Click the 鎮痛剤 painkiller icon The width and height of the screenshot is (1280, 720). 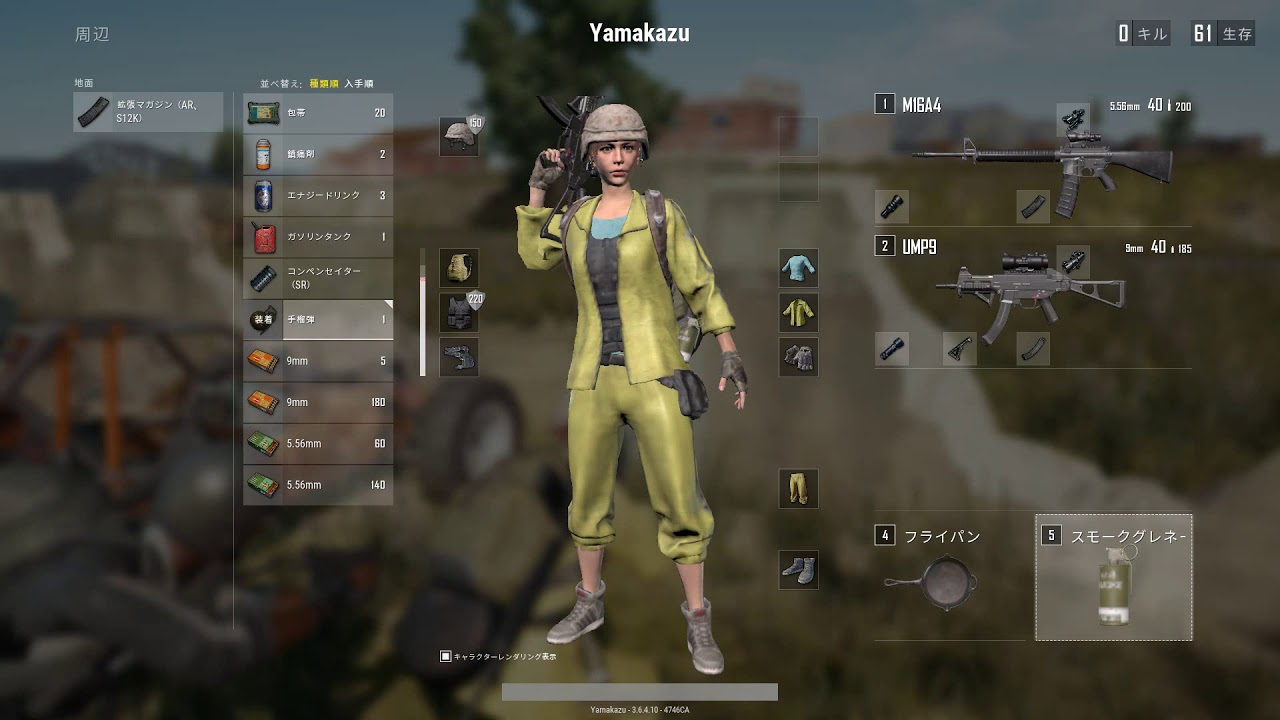[x=262, y=154]
